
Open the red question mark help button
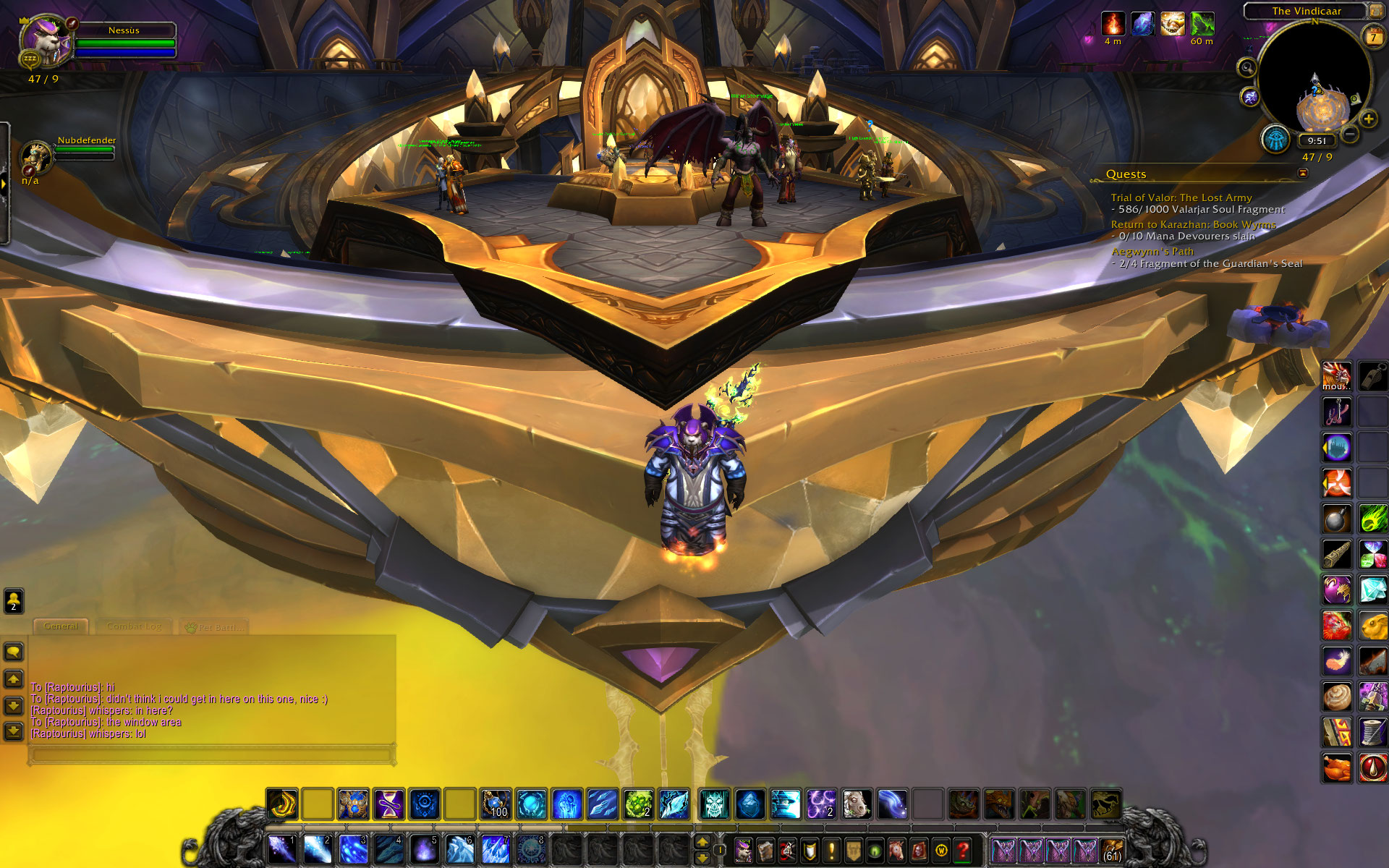962,850
